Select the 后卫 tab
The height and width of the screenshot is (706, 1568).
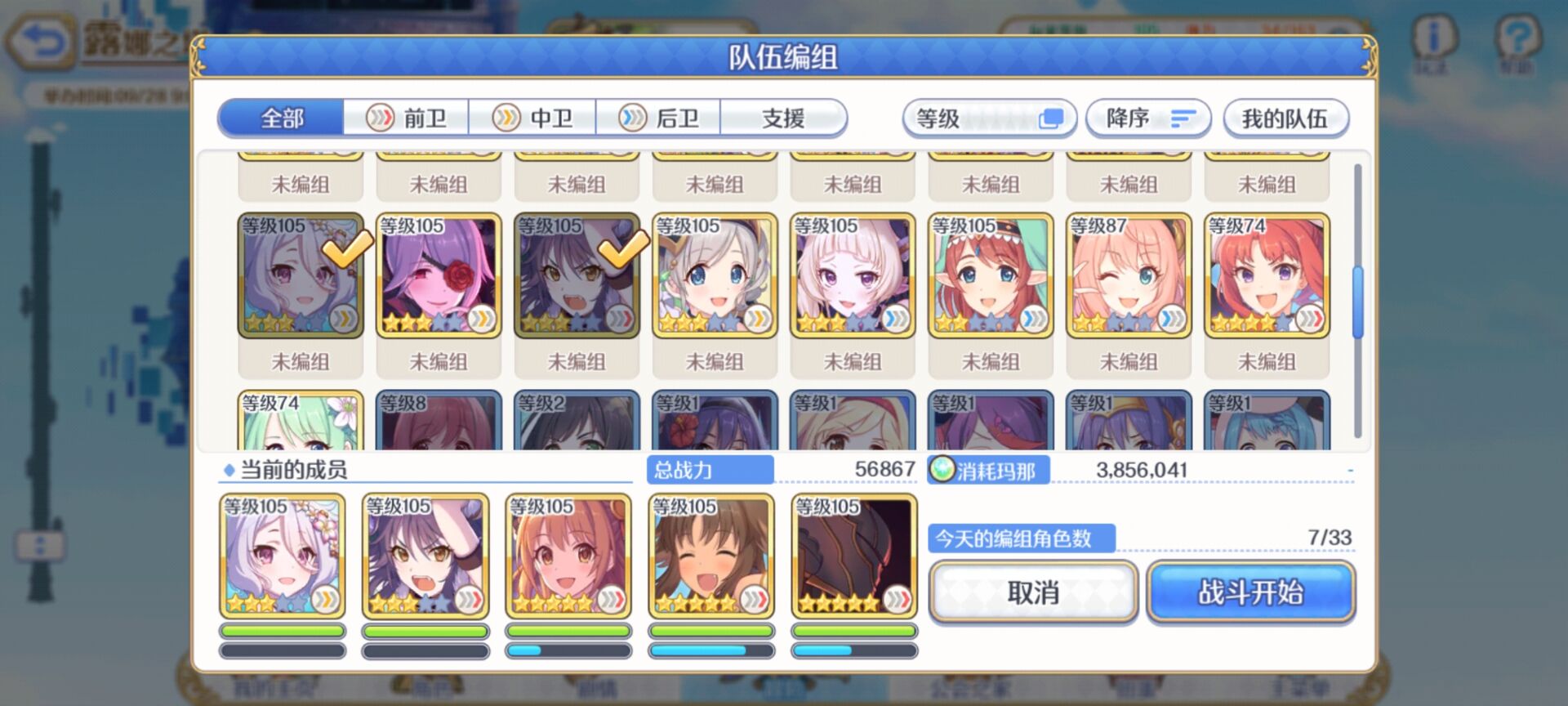[659, 118]
